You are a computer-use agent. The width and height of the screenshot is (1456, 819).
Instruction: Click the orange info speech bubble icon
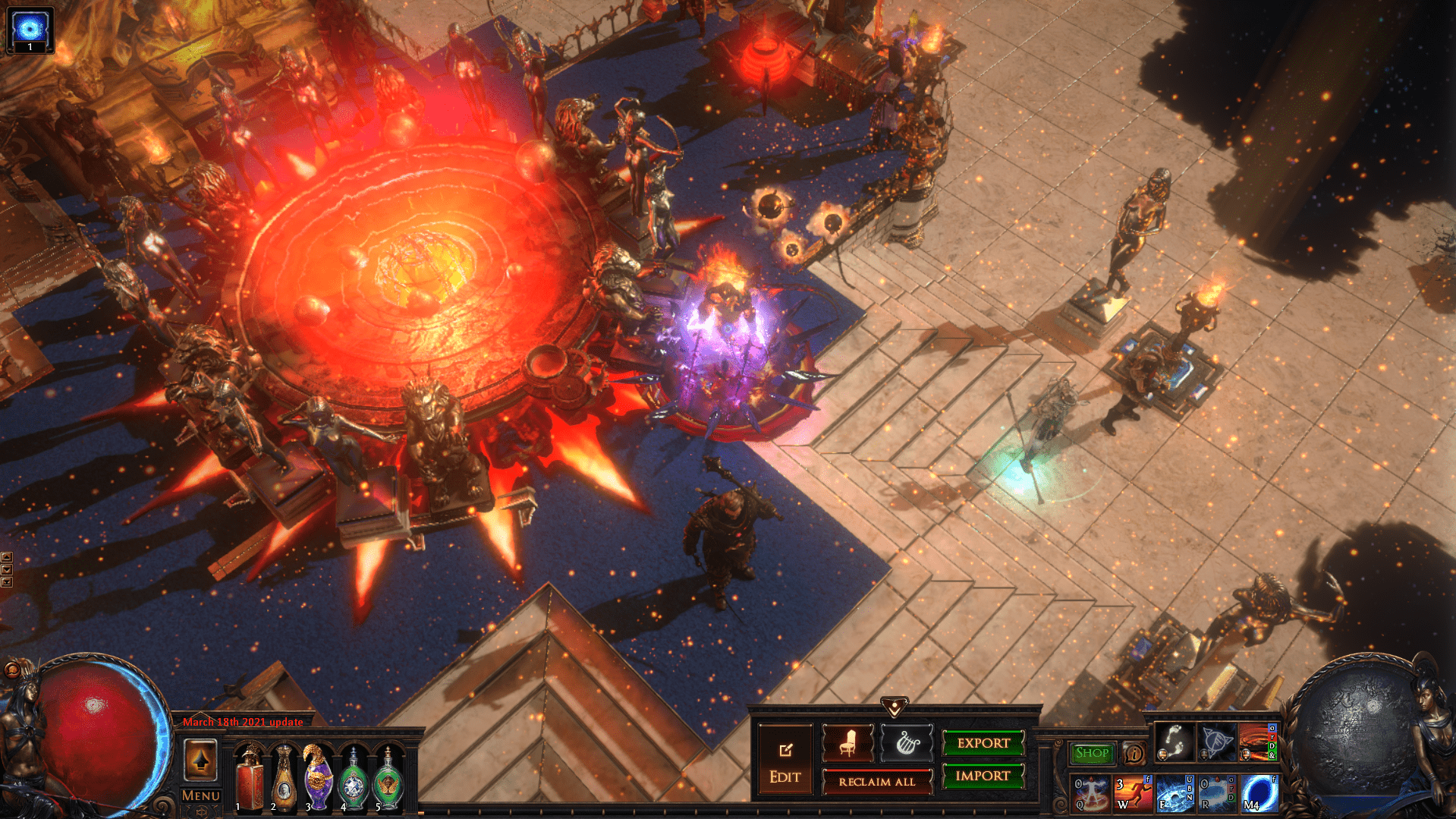pos(1134,754)
